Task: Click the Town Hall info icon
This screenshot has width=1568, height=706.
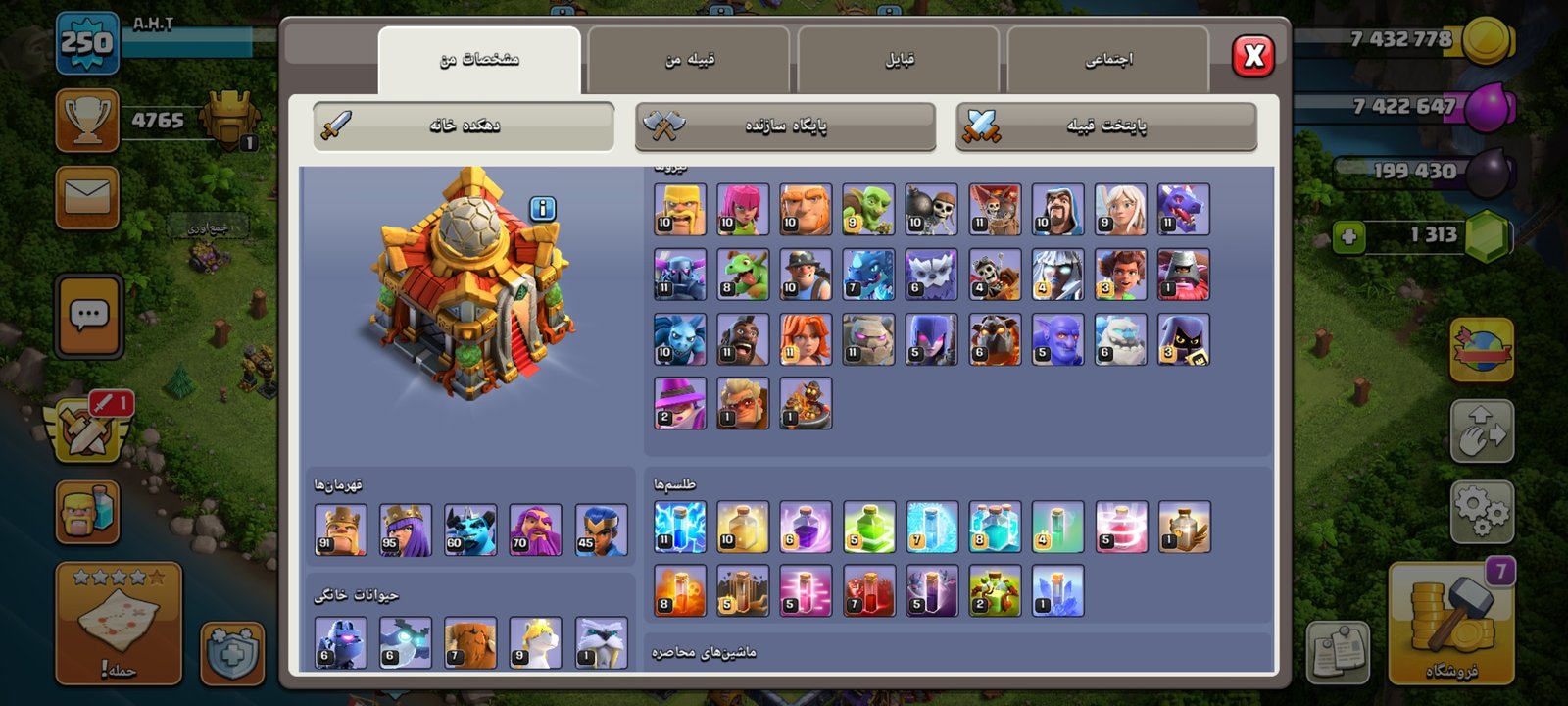Action: (x=543, y=208)
